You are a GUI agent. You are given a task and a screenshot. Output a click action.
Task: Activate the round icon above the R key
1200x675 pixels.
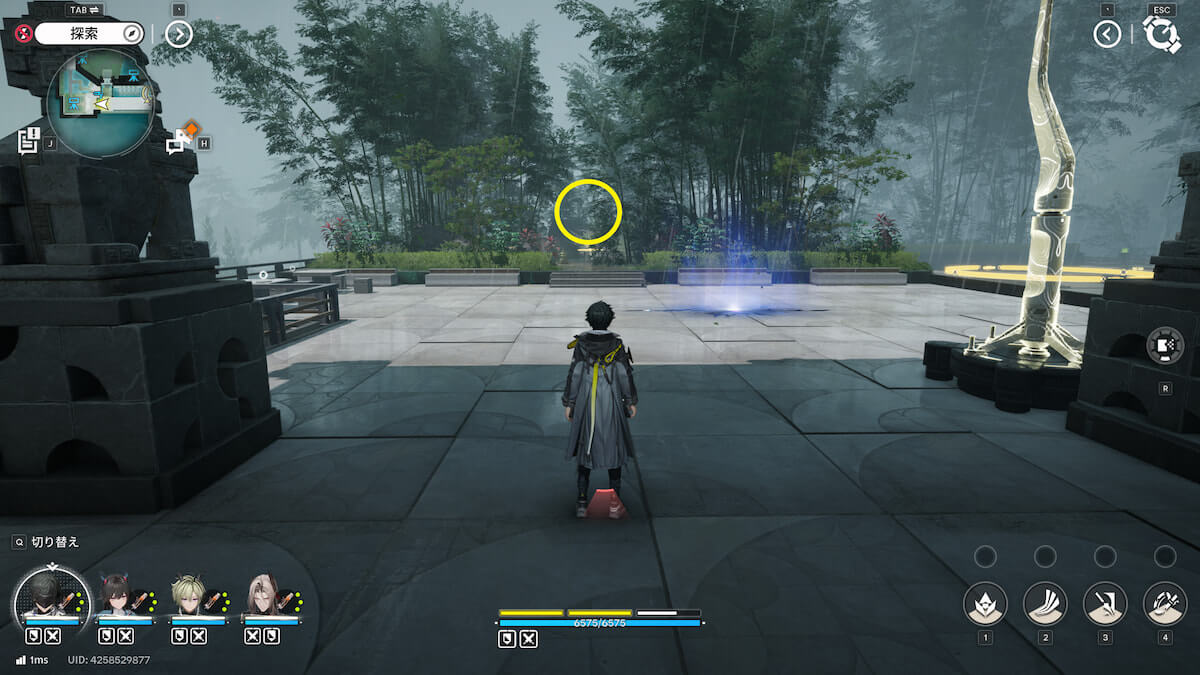(1165, 345)
